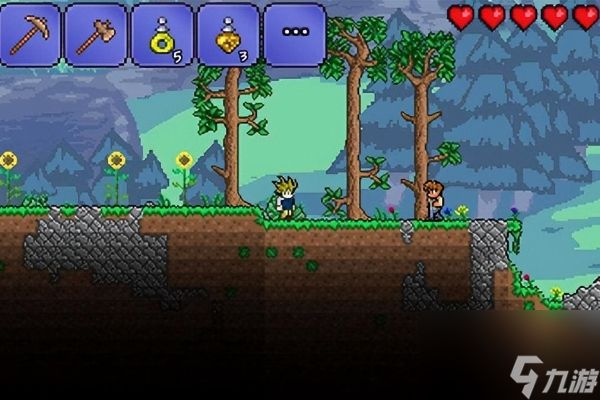Select the pickaxe hotbar slot

(32, 34)
